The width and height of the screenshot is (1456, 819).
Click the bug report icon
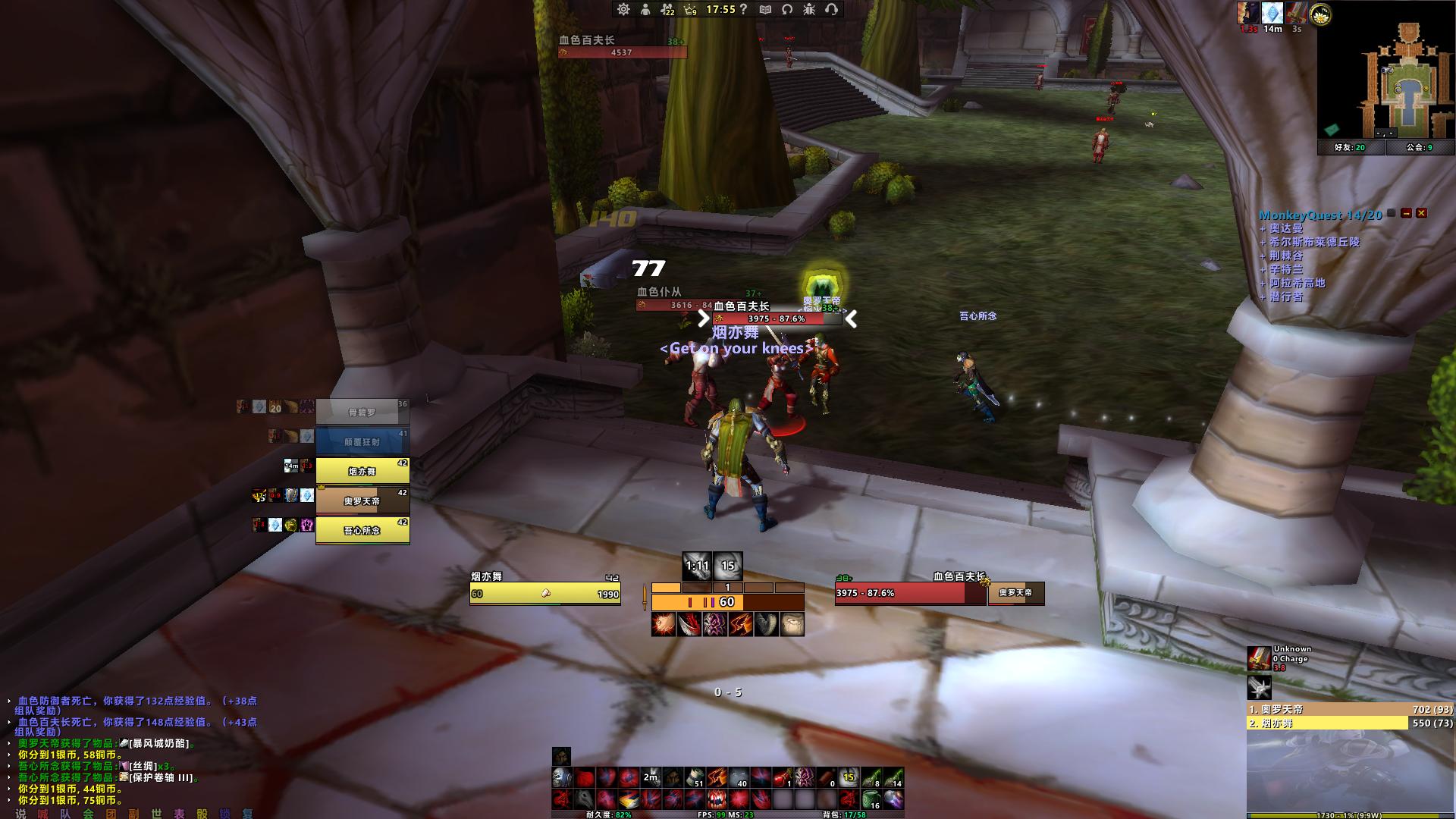point(809,9)
